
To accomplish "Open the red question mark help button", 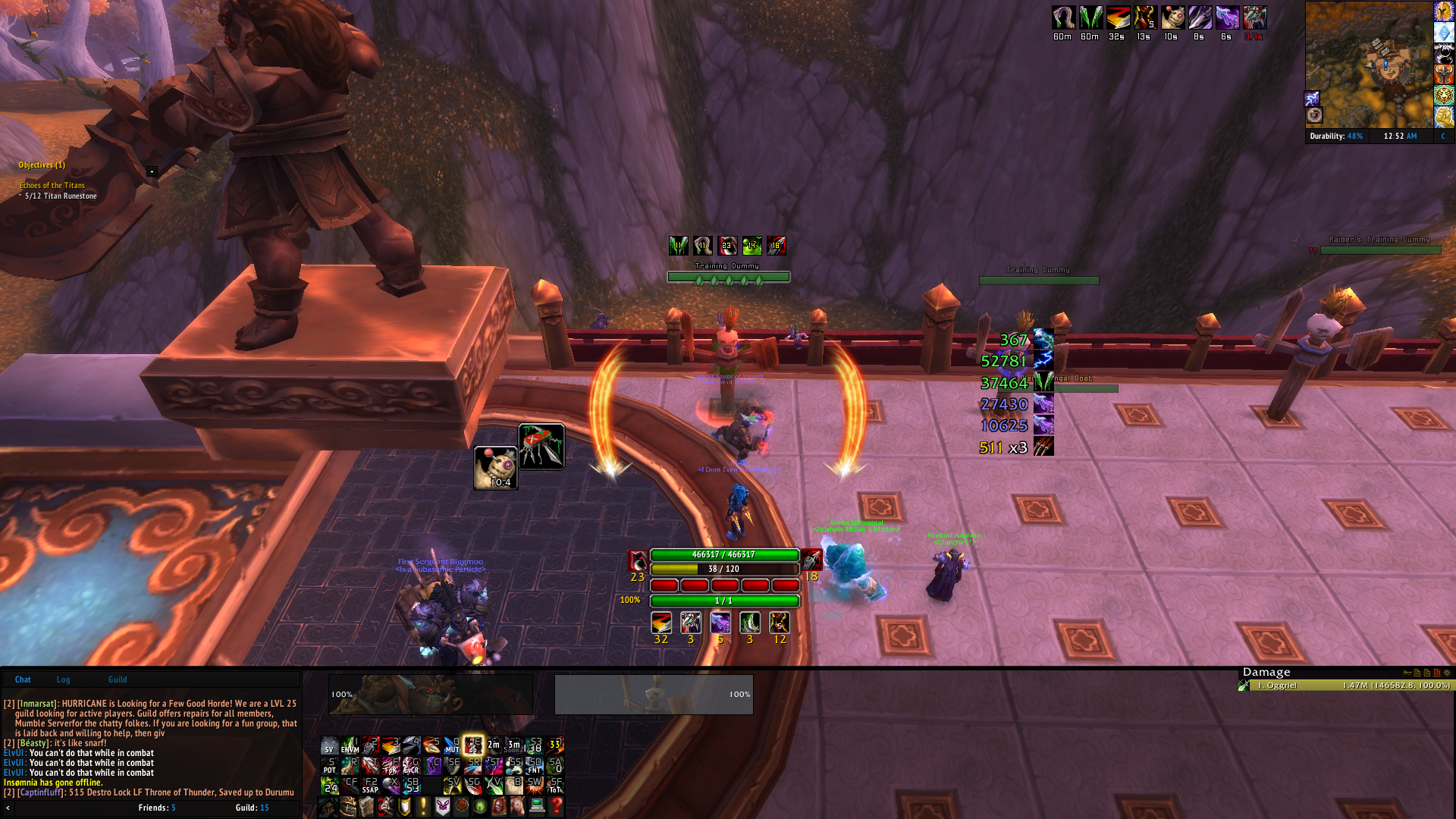I will [x=556, y=806].
